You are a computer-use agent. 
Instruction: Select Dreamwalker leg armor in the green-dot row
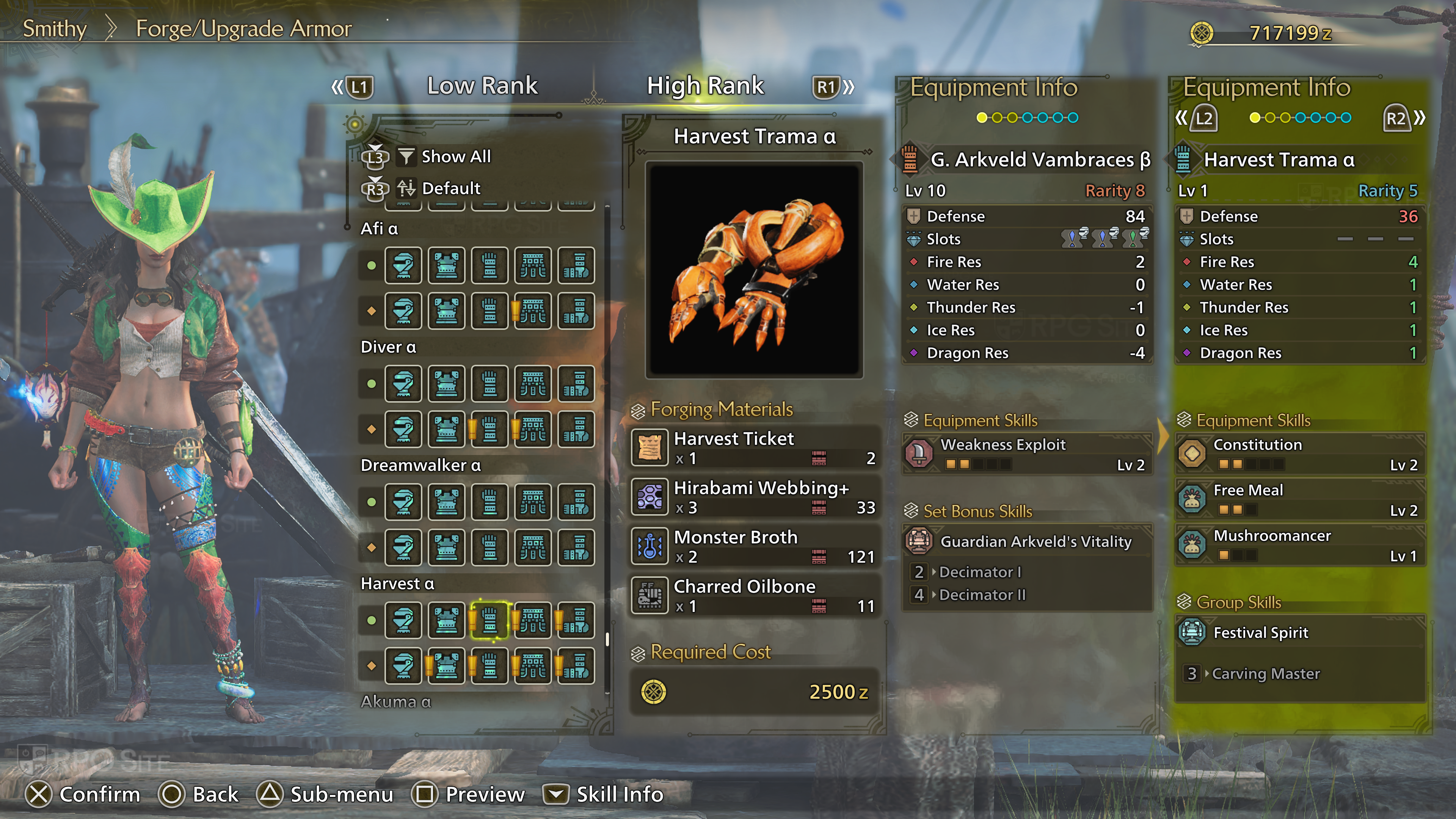[x=576, y=502]
